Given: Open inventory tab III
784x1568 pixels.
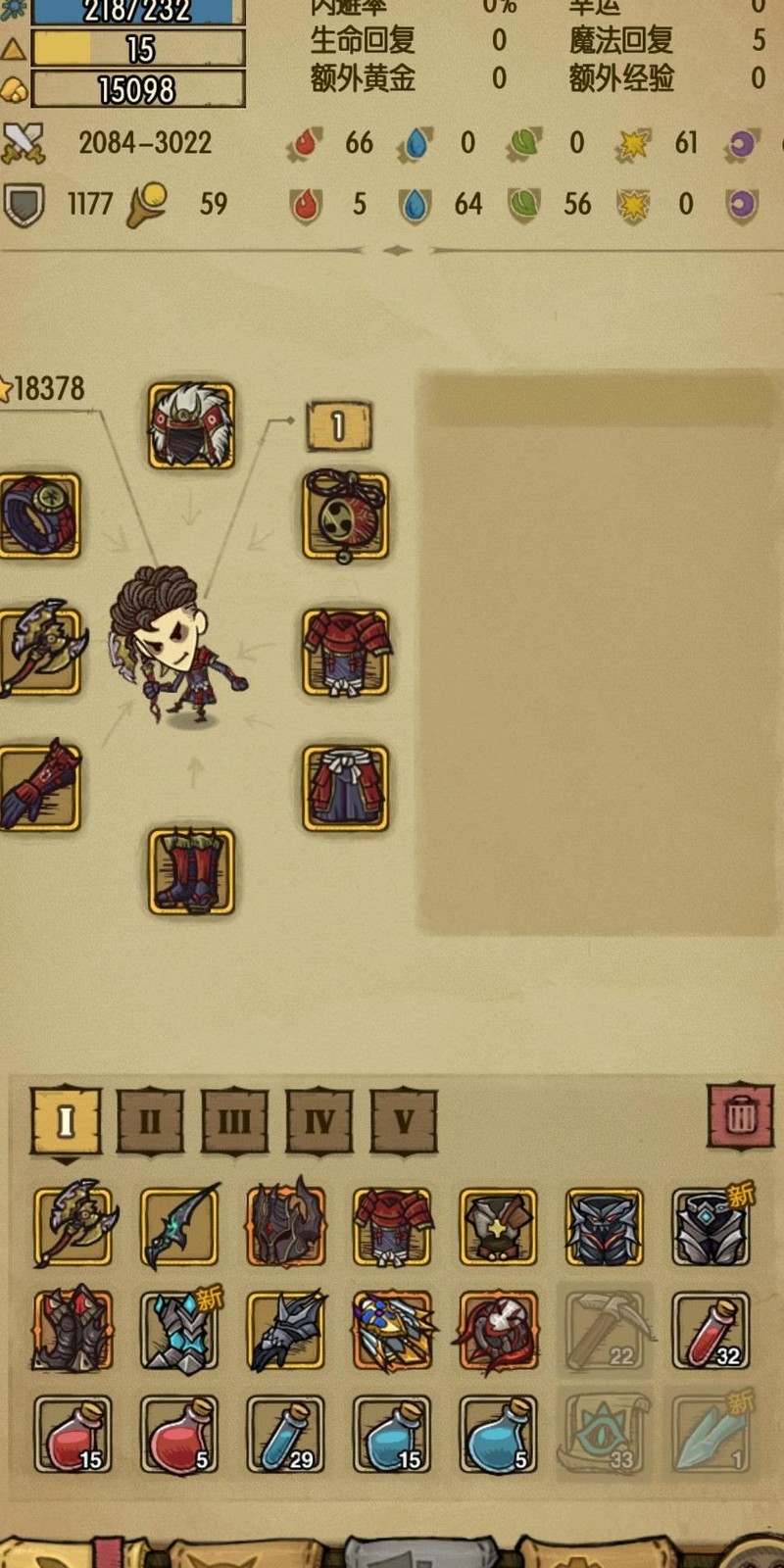Looking at the screenshot, I should (x=234, y=1119).
